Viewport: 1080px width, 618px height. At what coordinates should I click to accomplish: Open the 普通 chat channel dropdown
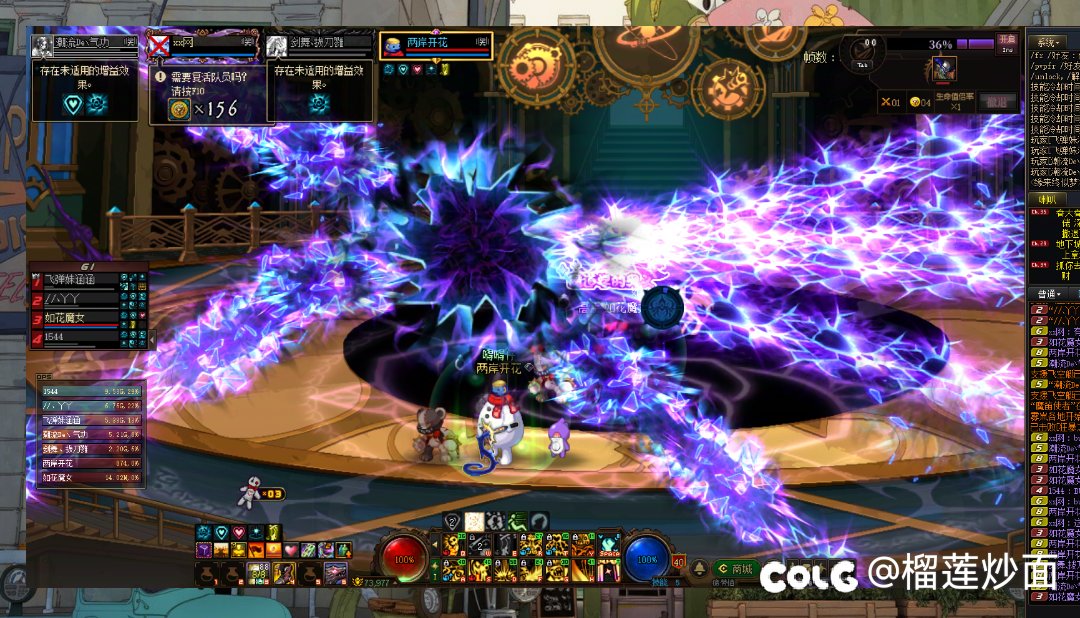click(1049, 294)
